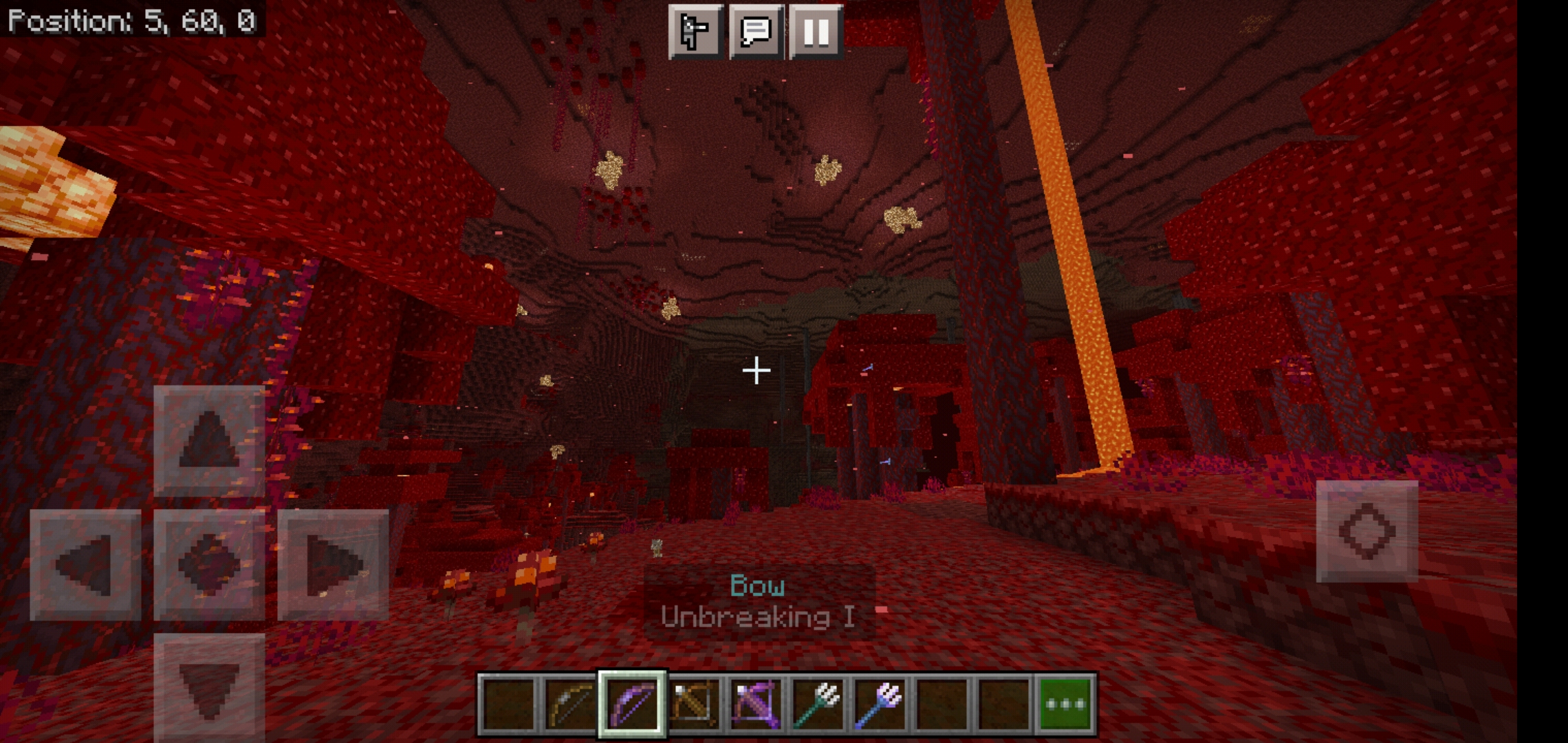1568x743 pixels.
Task: Open the emote menu button
Action: tap(695, 32)
